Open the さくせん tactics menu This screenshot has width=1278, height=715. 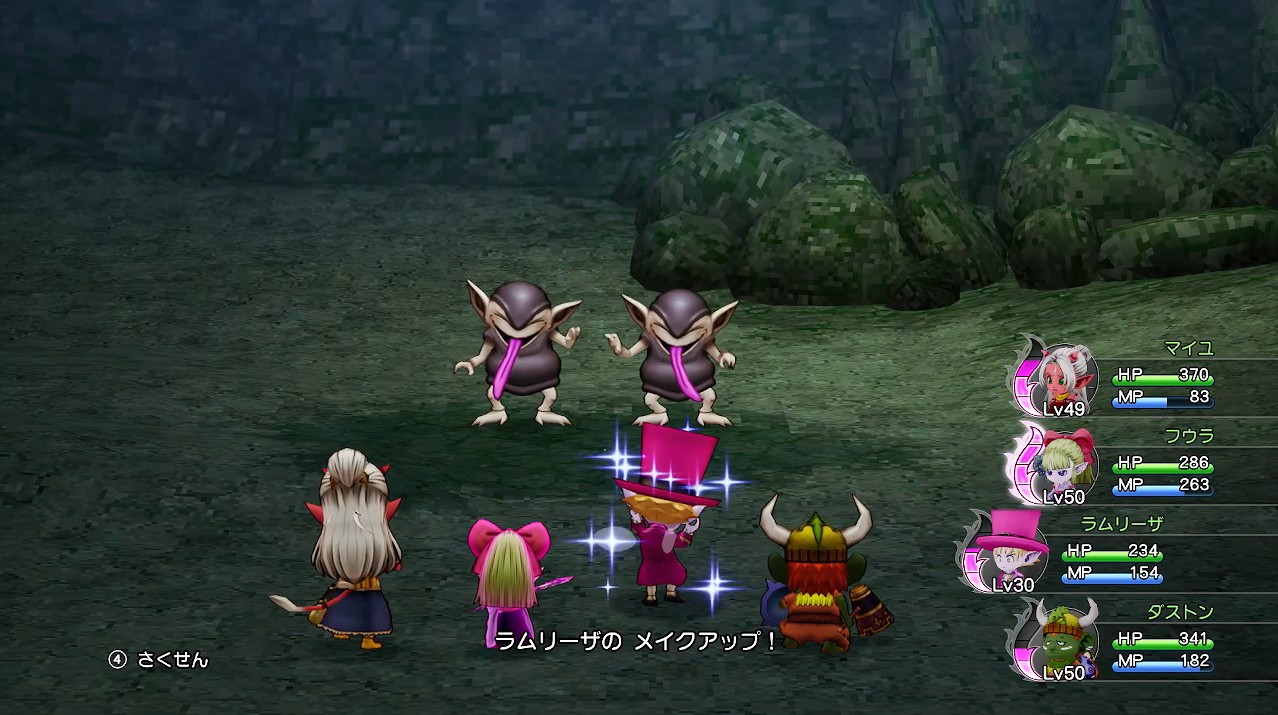click(x=161, y=660)
